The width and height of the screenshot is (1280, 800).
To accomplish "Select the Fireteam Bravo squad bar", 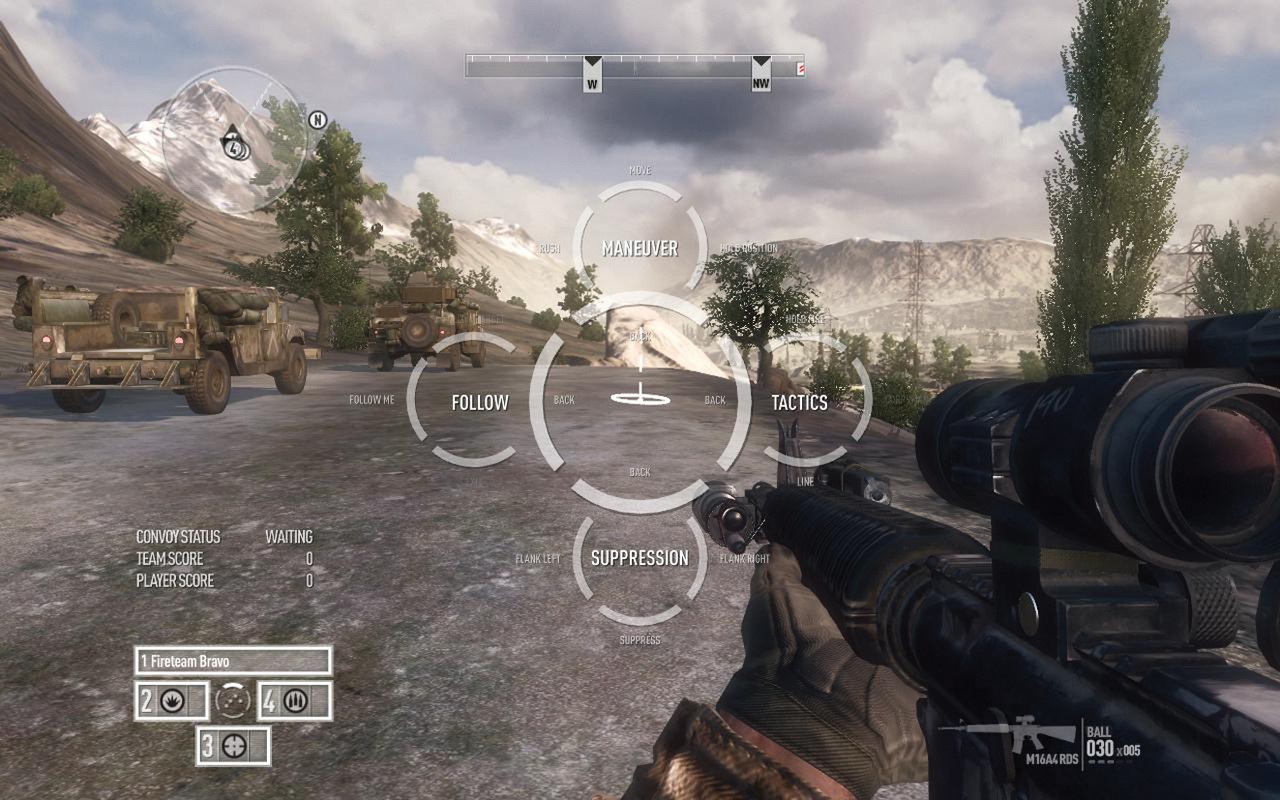I will tap(233, 661).
